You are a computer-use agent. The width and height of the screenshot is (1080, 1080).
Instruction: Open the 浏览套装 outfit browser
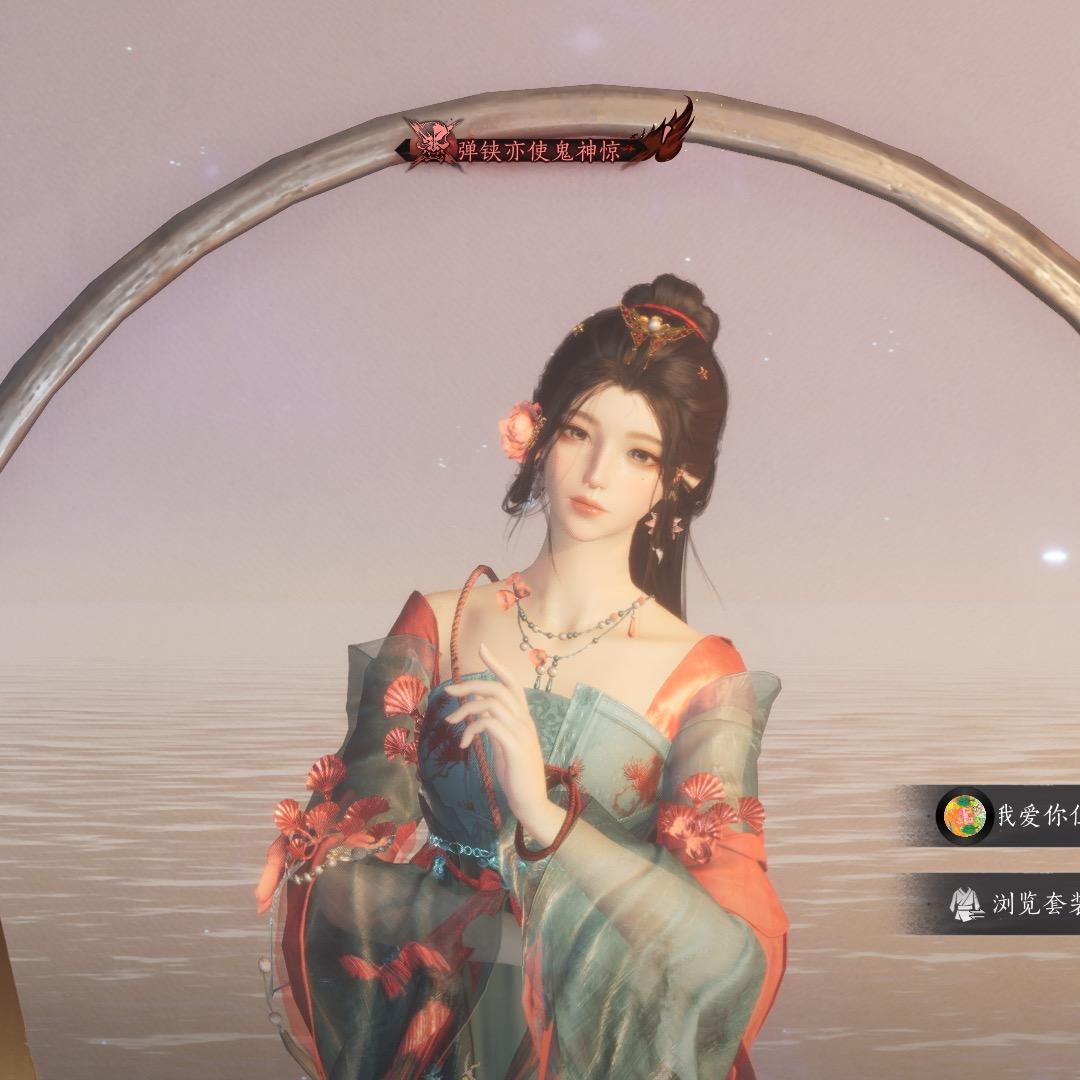(x=1010, y=904)
